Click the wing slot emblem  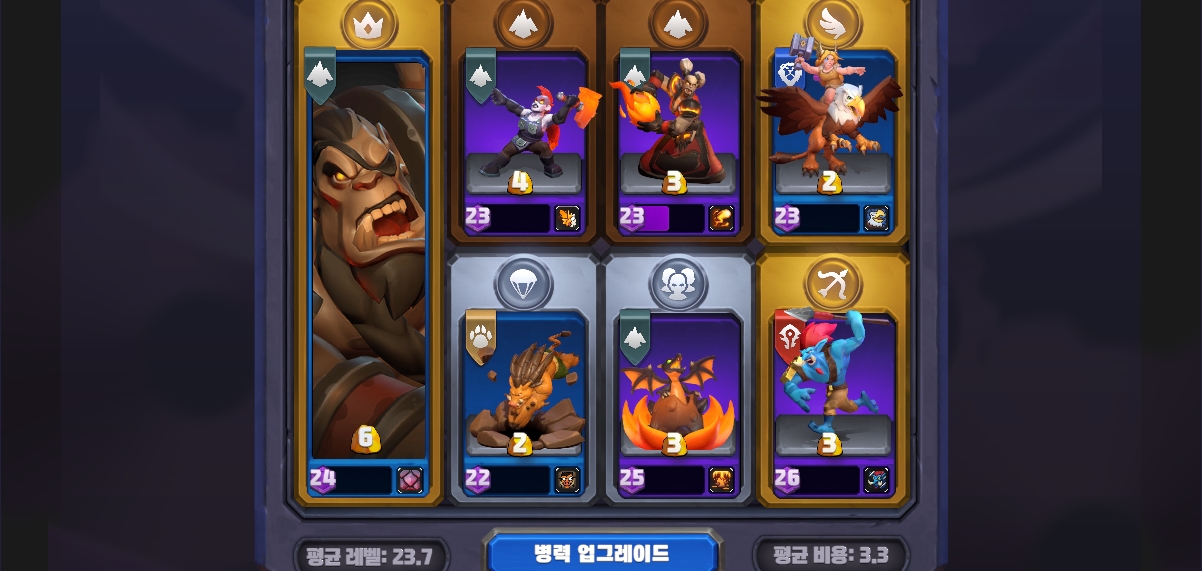click(x=832, y=23)
